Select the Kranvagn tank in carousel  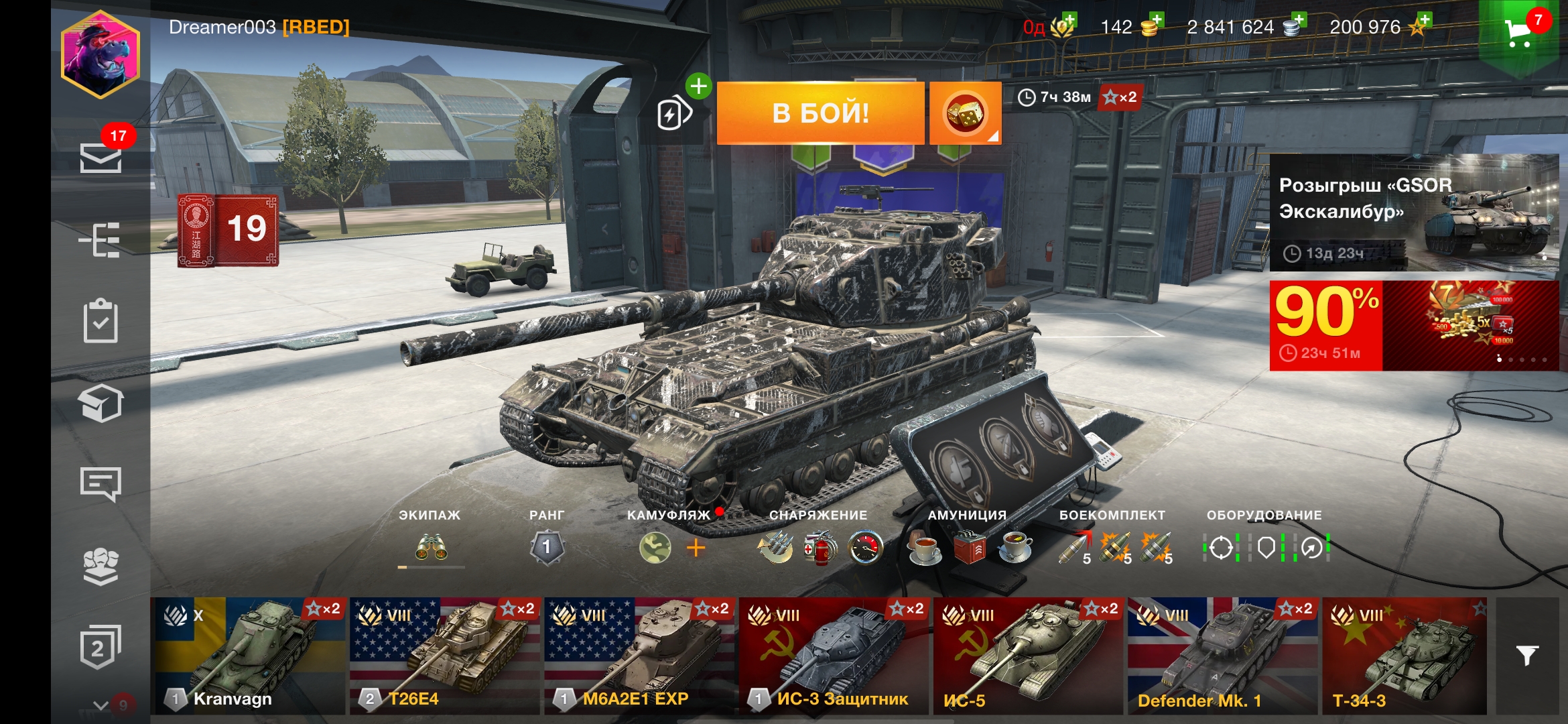[248, 656]
